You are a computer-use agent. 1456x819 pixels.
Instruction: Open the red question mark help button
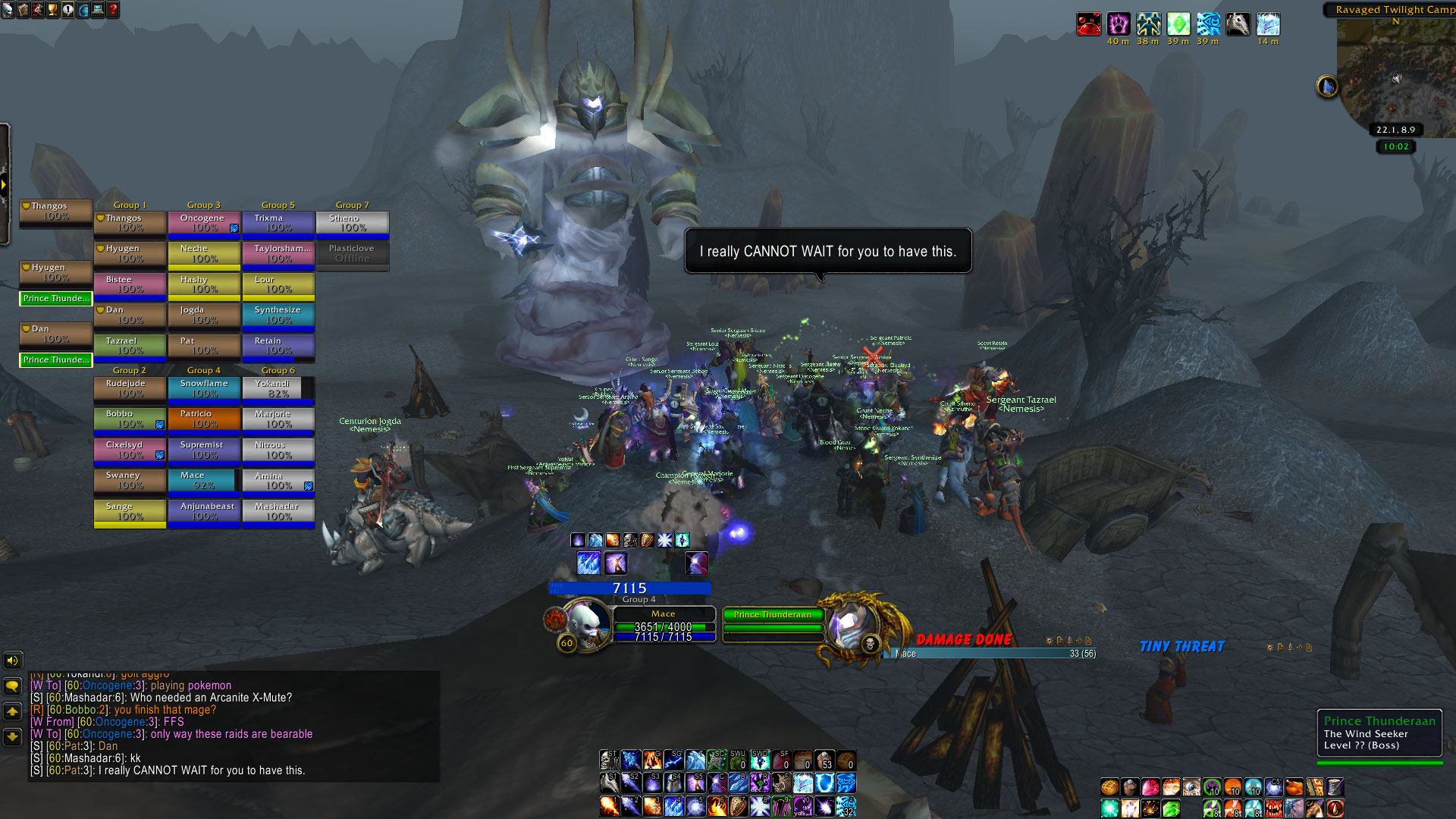[113, 10]
